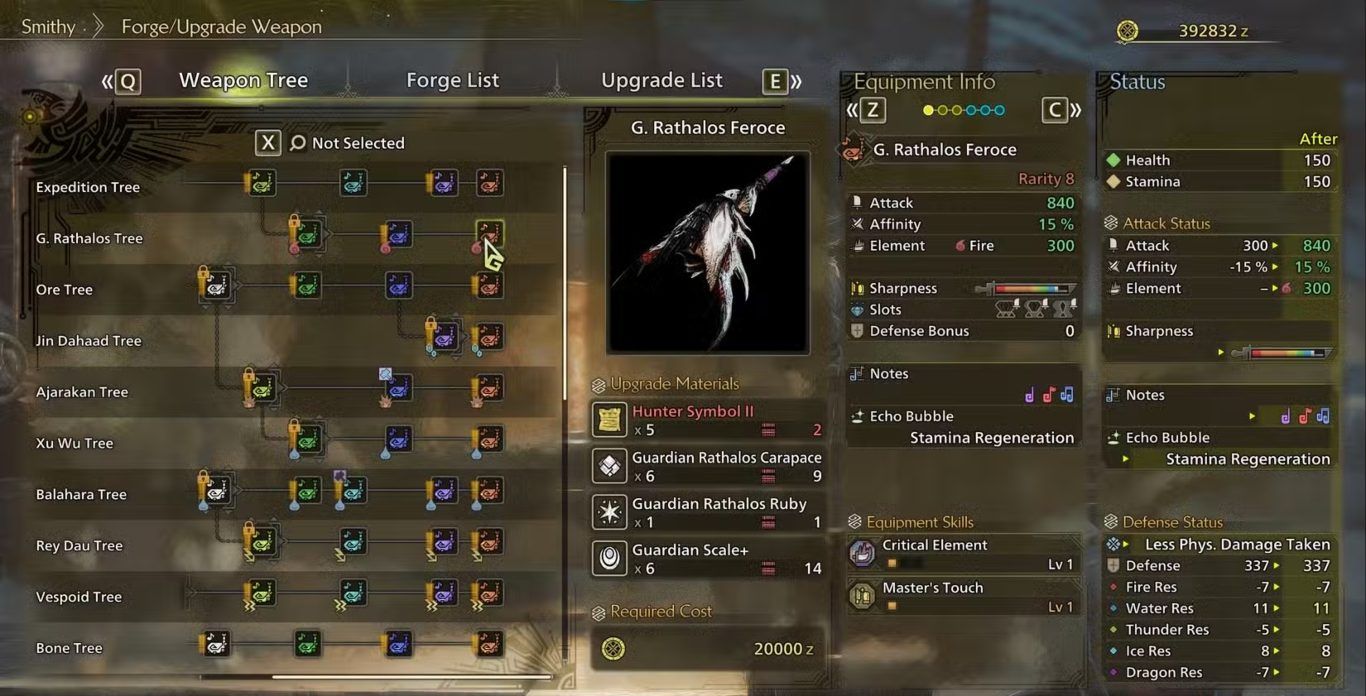The height and width of the screenshot is (696, 1366).
Task: Select the highlighted G. Rathalos Feroce node
Action: [489, 234]
